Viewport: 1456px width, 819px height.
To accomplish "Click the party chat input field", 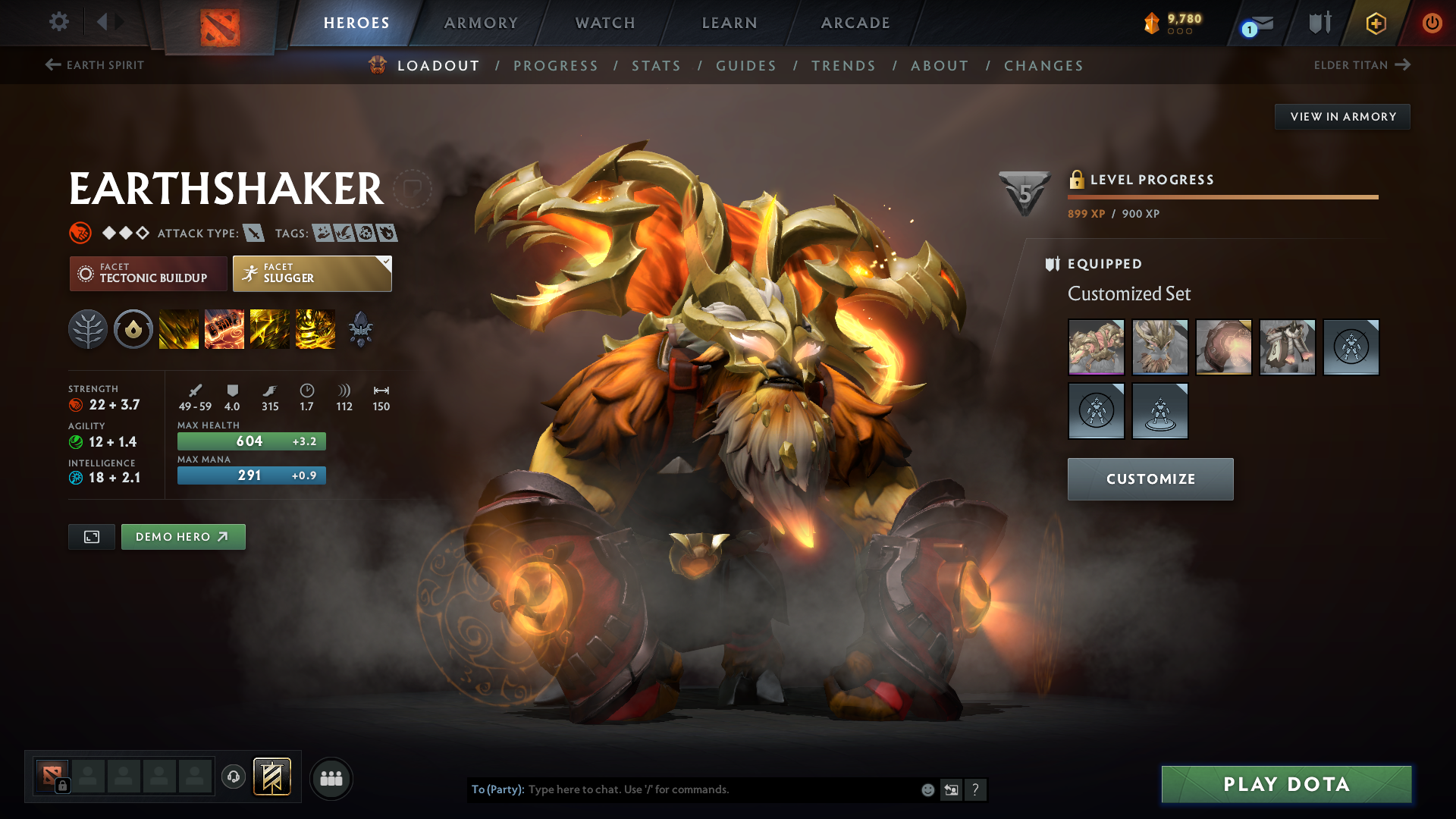I will click(x=720, y=789).
